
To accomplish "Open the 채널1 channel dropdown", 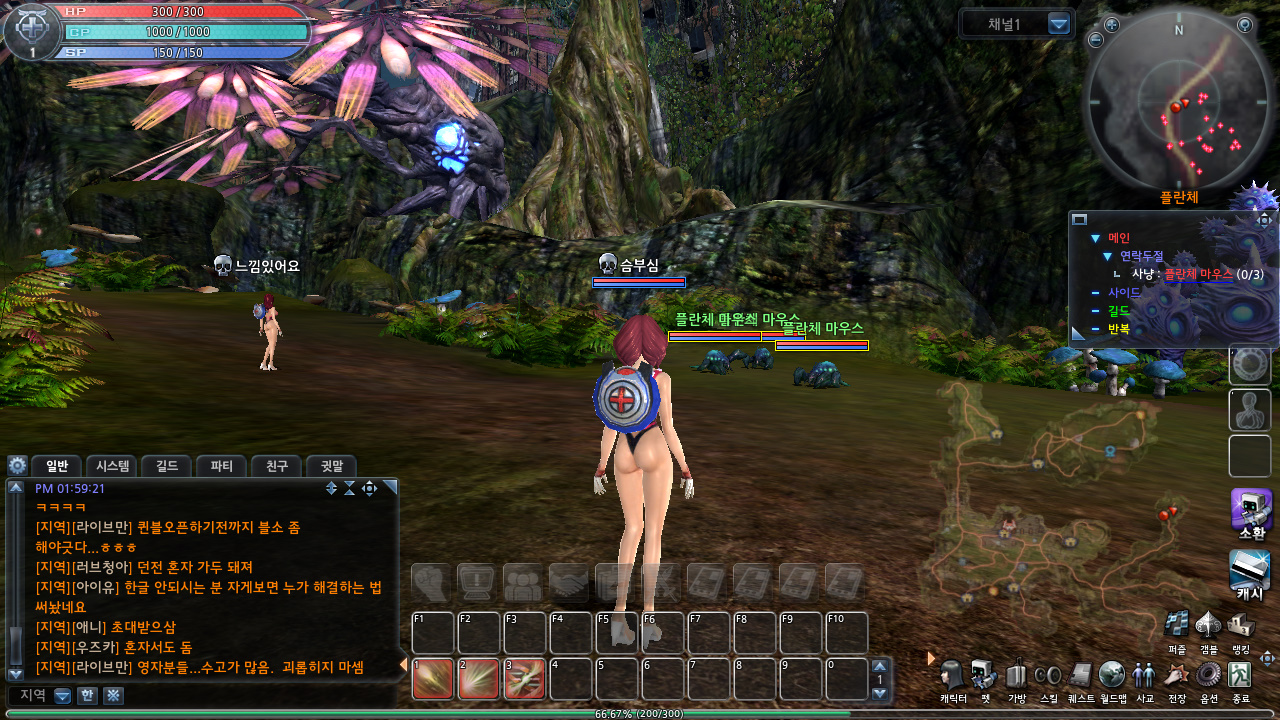I will 1059,24.
